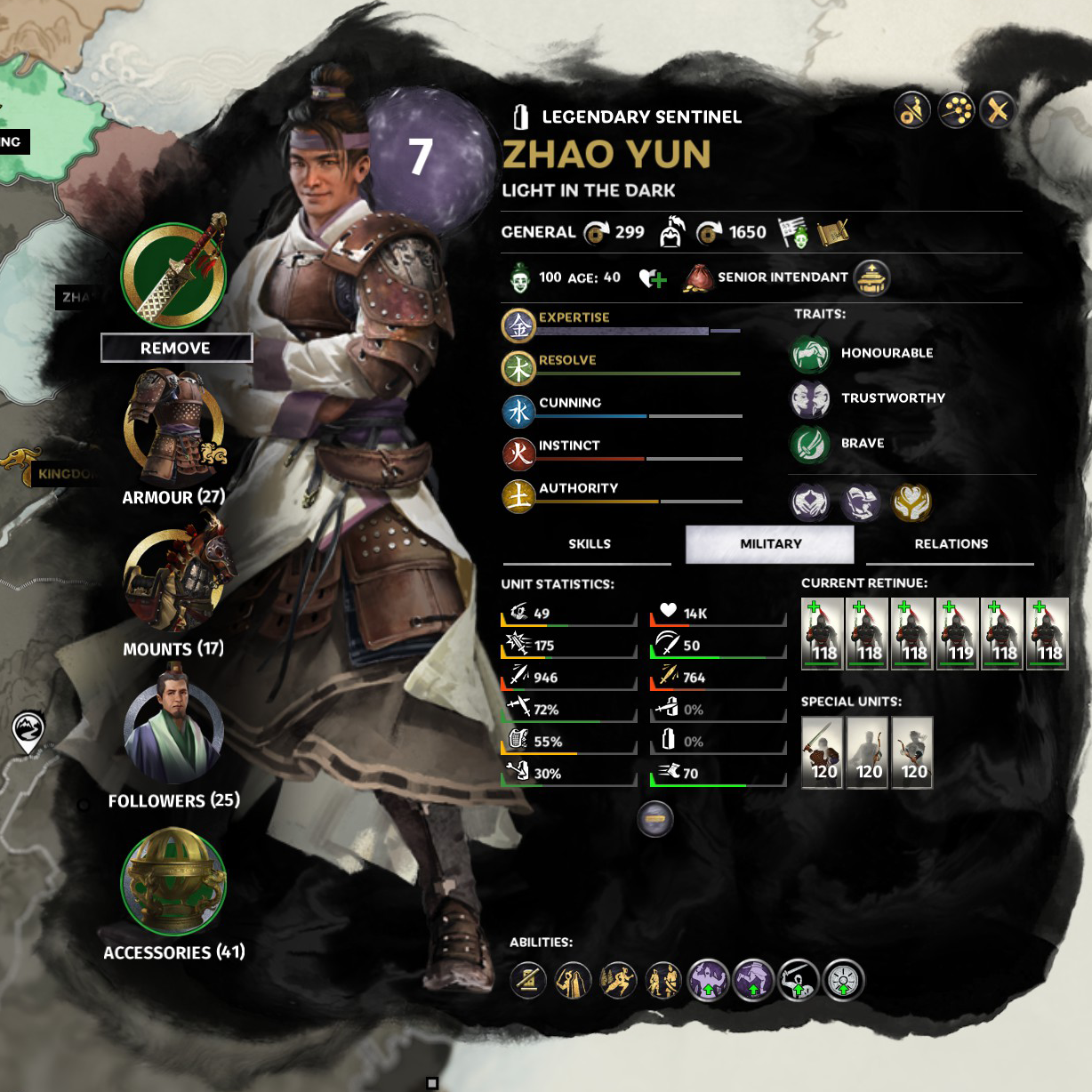
Task: Switch to the Skills tab
Action: pyautogui.click(x=589, y=544)
